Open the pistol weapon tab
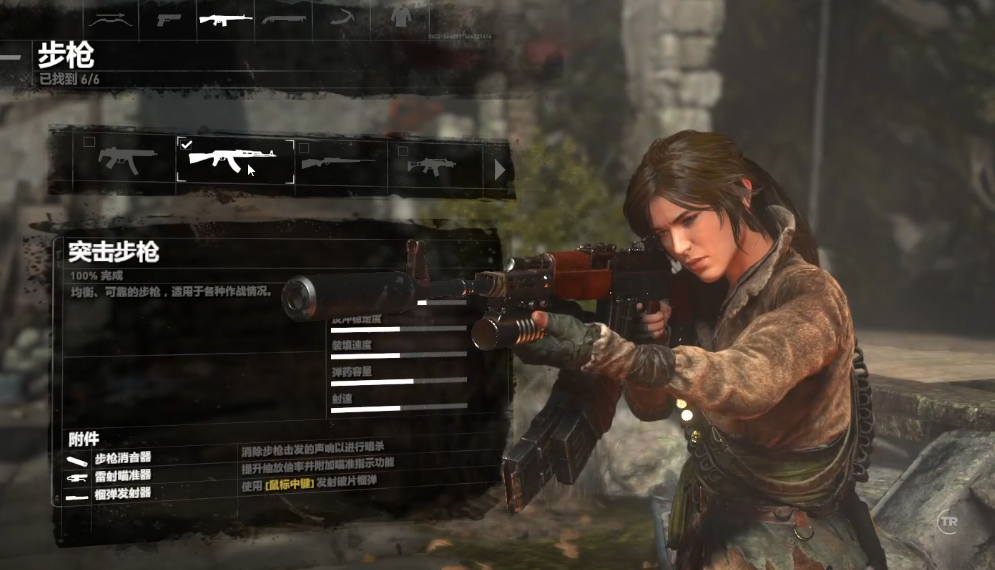This screenshot has width=995, height=570. (169, 18)
